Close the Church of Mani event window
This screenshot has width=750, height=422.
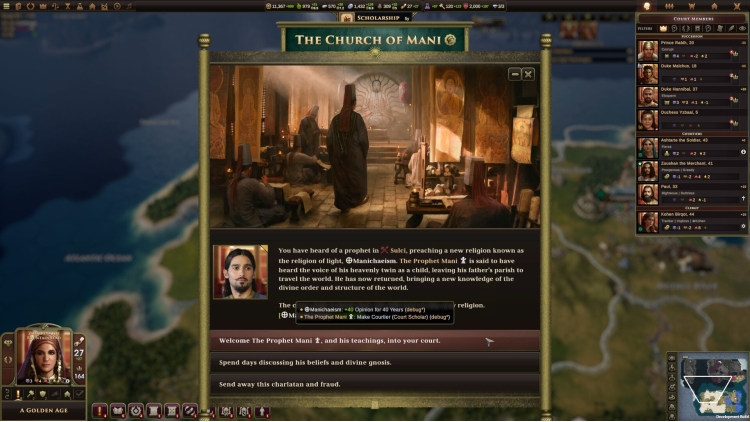click(x=528, y=74)
